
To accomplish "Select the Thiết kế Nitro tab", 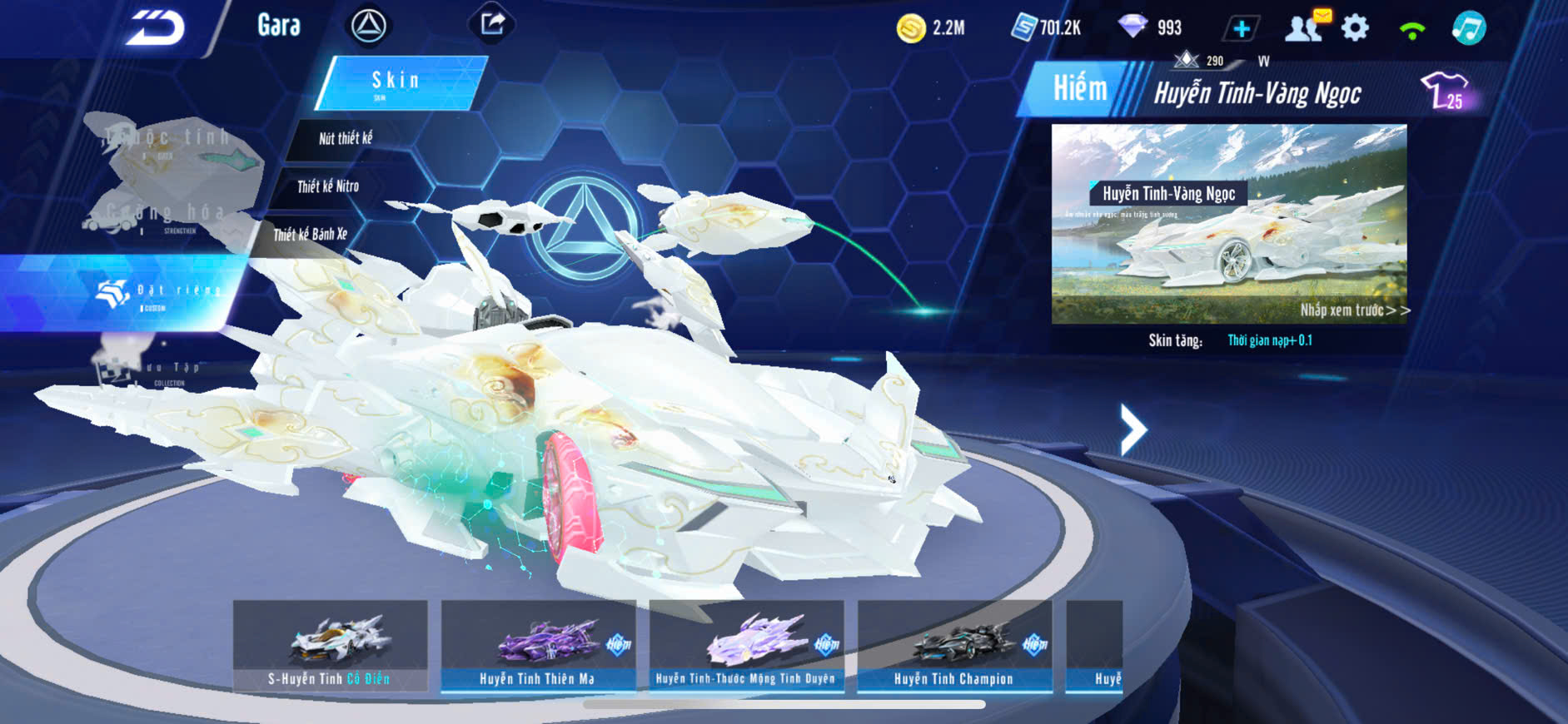I will coord(328,186).
